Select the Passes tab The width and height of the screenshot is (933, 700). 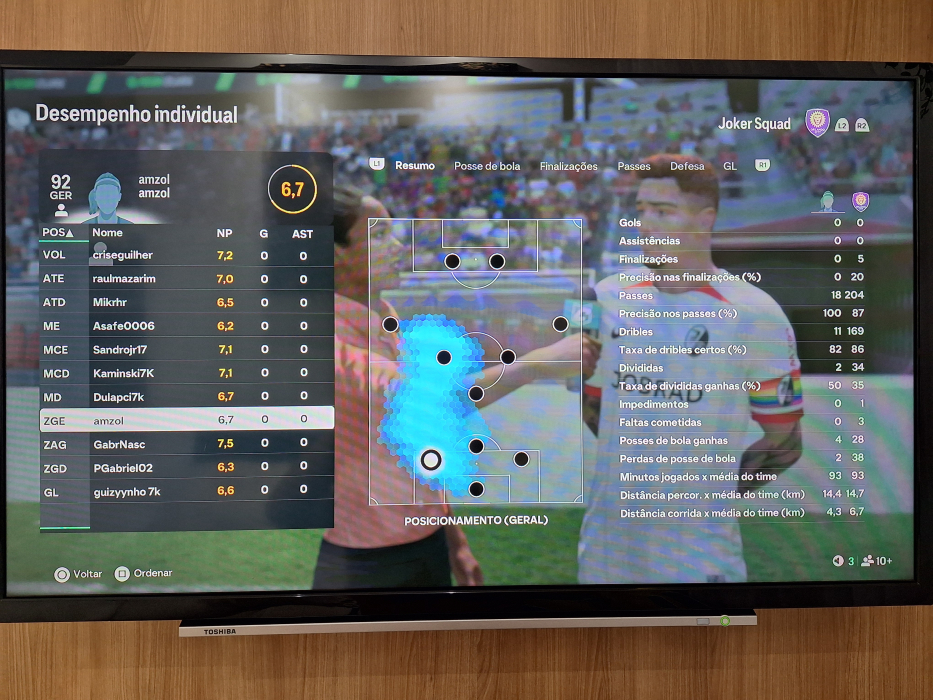634,166
